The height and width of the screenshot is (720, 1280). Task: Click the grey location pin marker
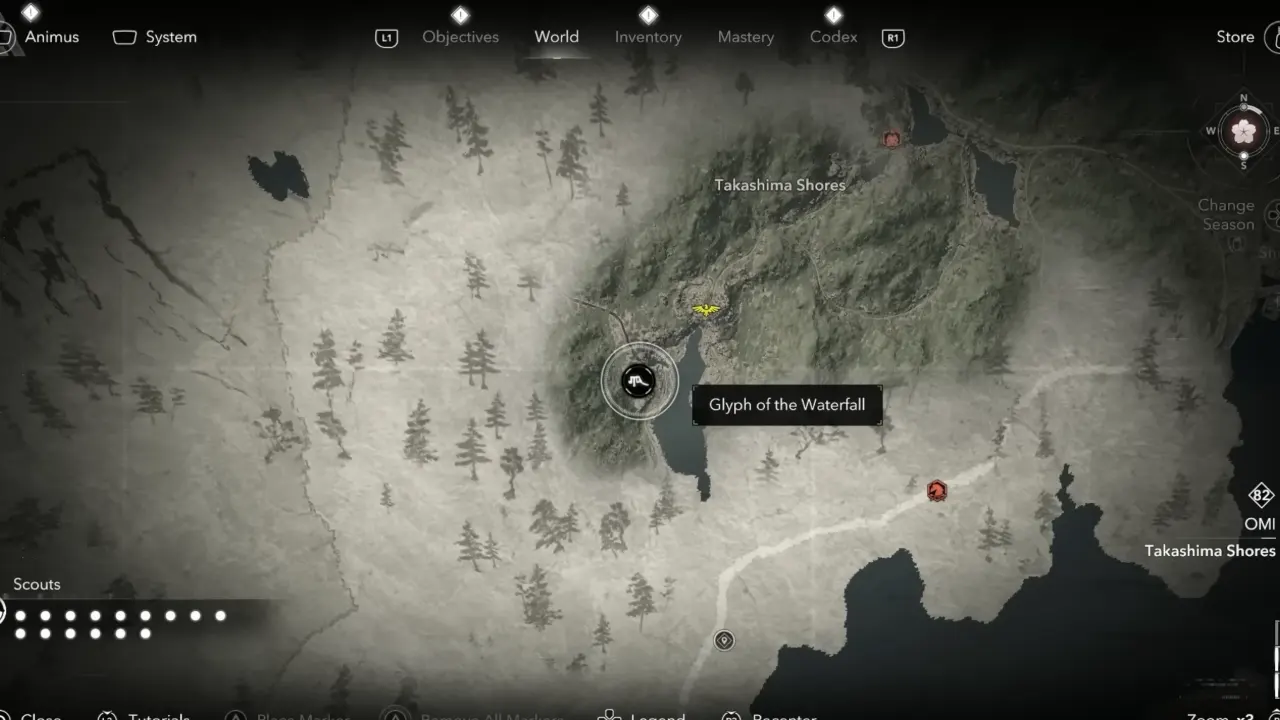(x=724, y=640)
